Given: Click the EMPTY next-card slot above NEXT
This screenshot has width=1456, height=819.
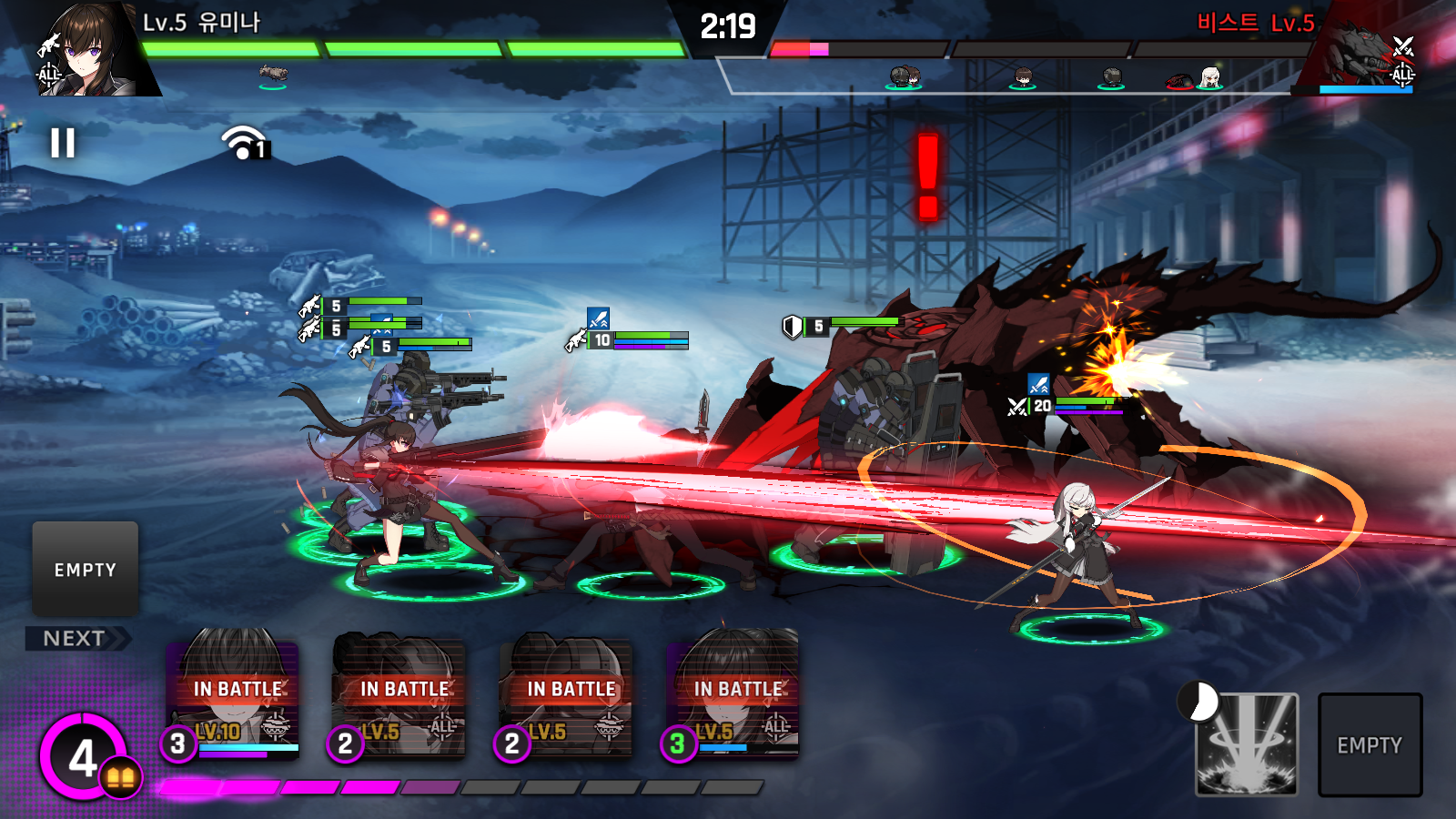Looking at the screenshot, I should tap(86, 570).
